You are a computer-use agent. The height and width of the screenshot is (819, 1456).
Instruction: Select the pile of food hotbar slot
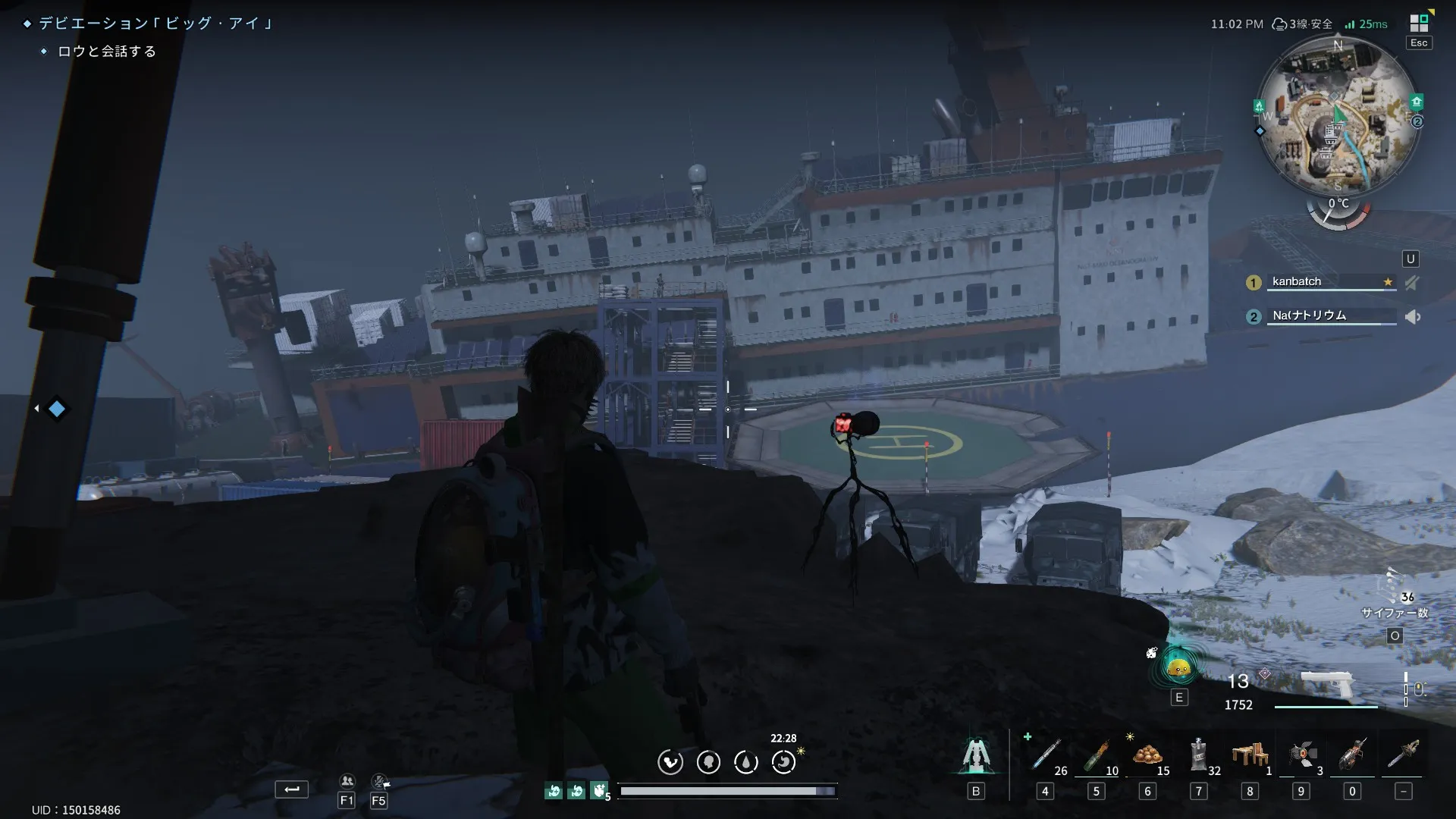point(1147,755)
